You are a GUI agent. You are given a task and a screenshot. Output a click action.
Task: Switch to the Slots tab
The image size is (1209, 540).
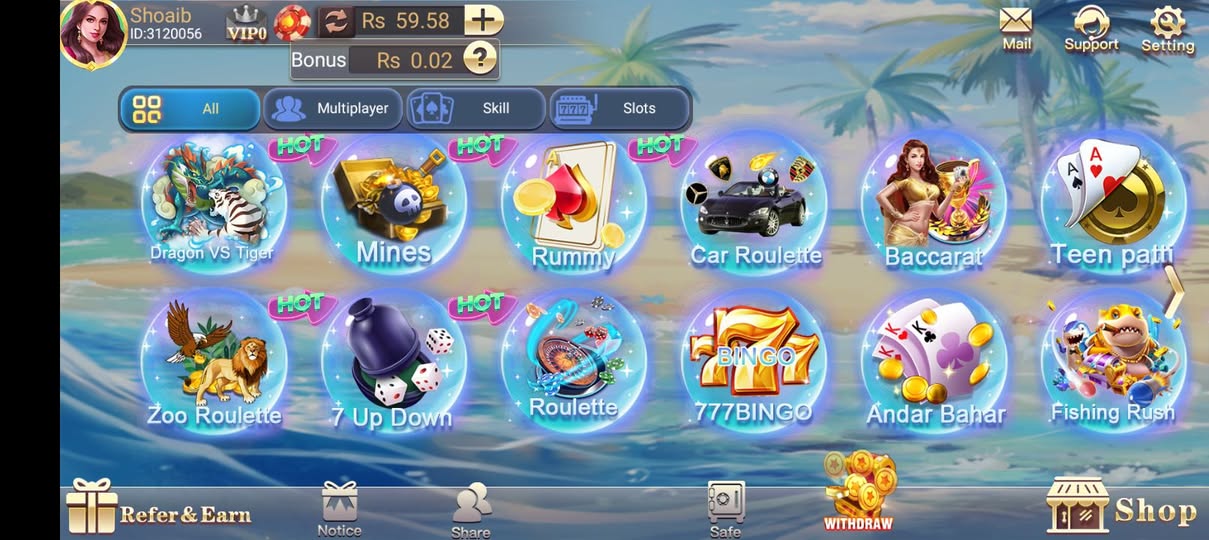620,109
